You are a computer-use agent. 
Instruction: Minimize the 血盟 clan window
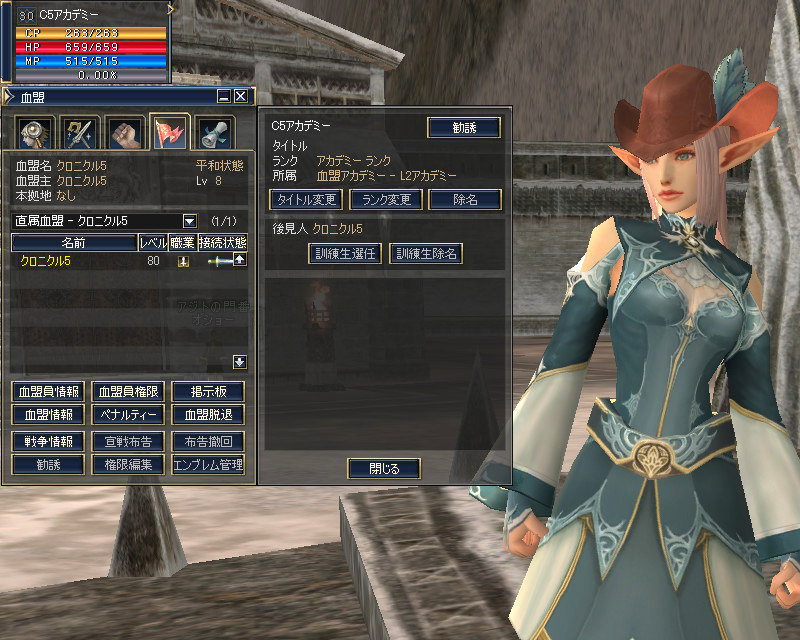tap(224, 96)
